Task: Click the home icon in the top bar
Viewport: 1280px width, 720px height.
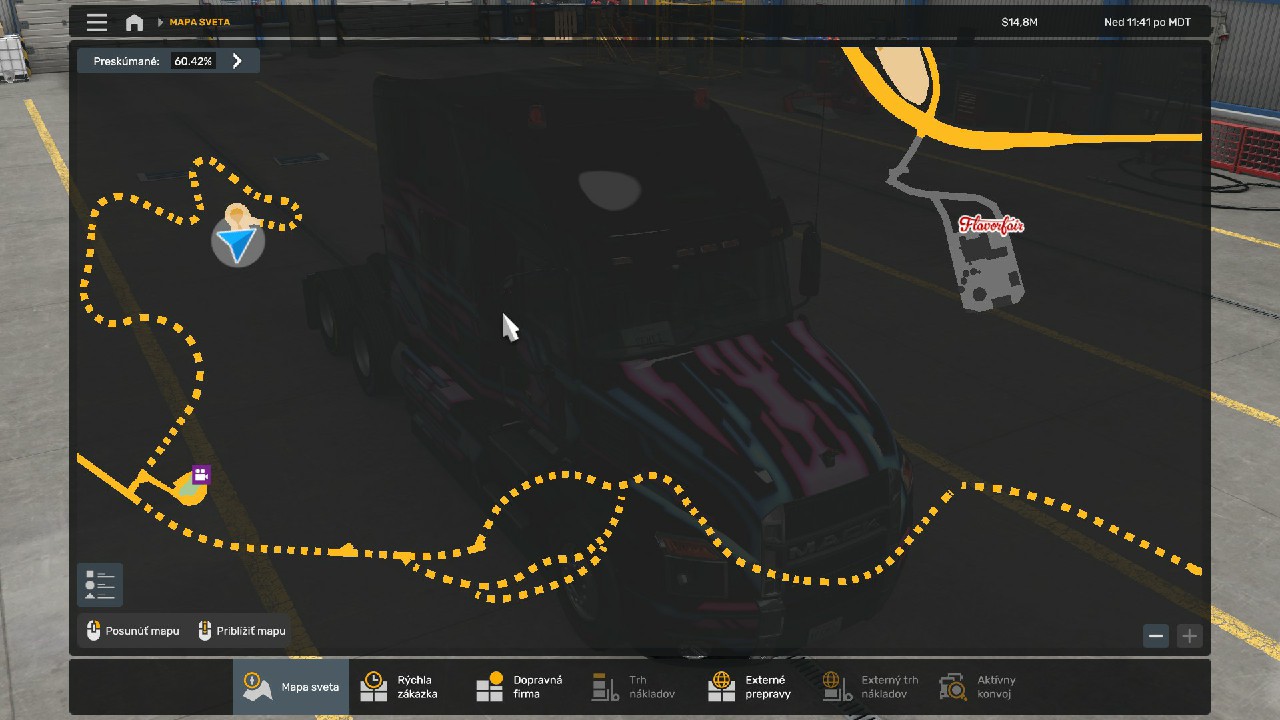Action: click(134, 21)
